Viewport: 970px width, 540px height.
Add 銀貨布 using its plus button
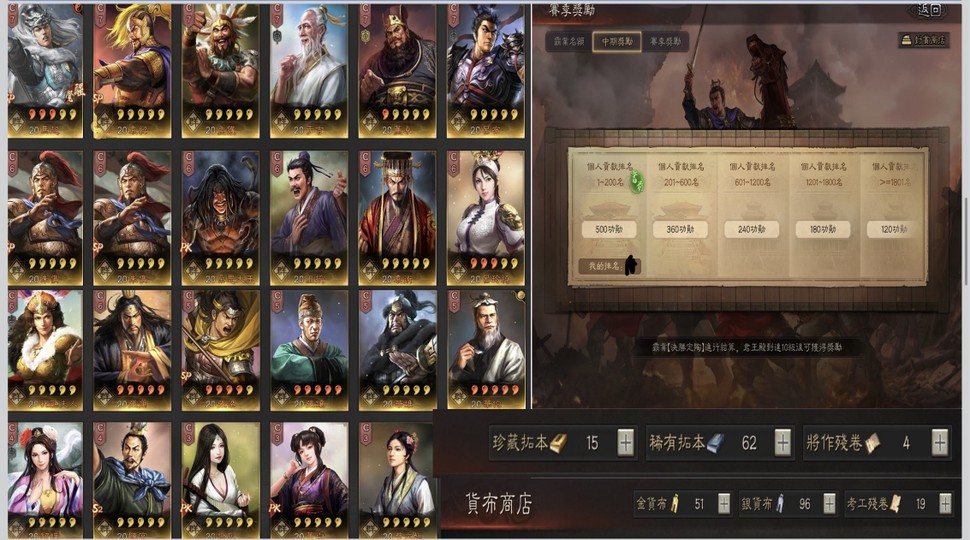click(x=829, y=504)
